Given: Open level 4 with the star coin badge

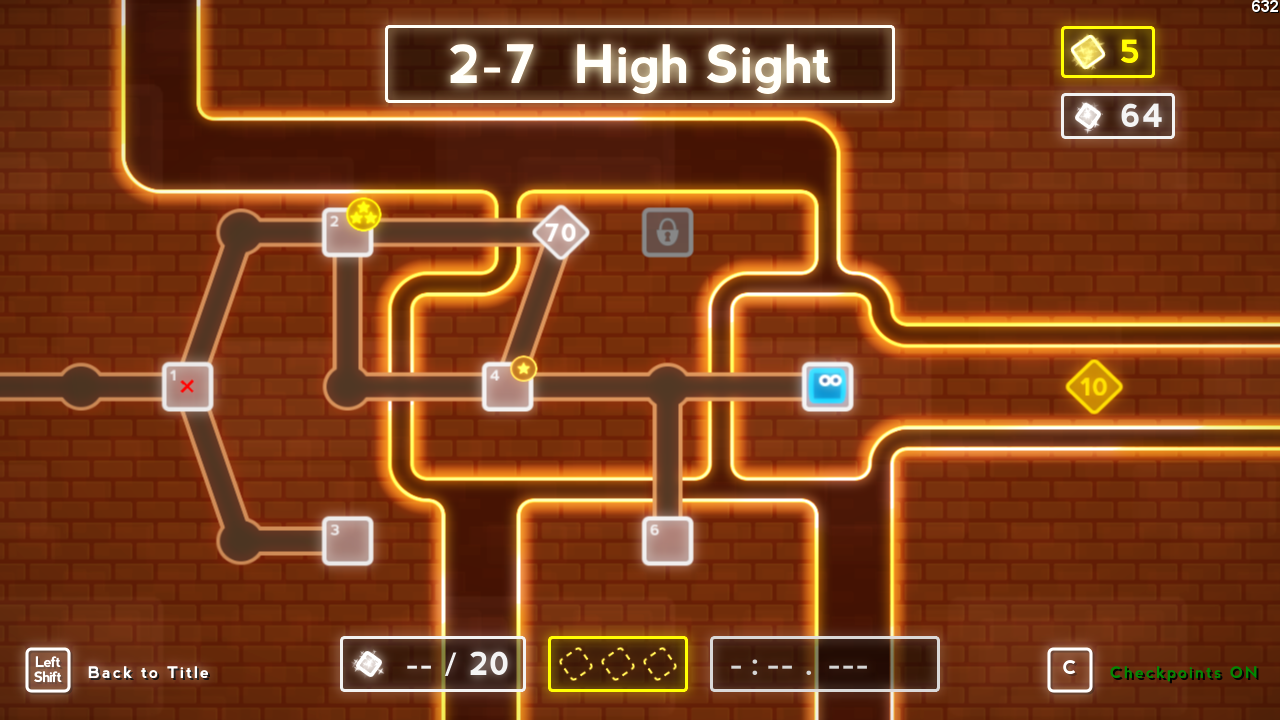Looking at the screenshot, I should coord(506,386).
